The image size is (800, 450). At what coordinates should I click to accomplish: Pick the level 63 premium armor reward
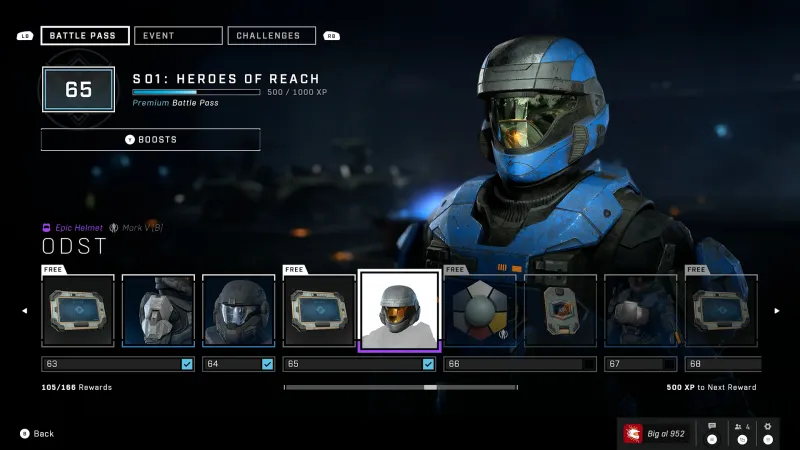point(158,310)
